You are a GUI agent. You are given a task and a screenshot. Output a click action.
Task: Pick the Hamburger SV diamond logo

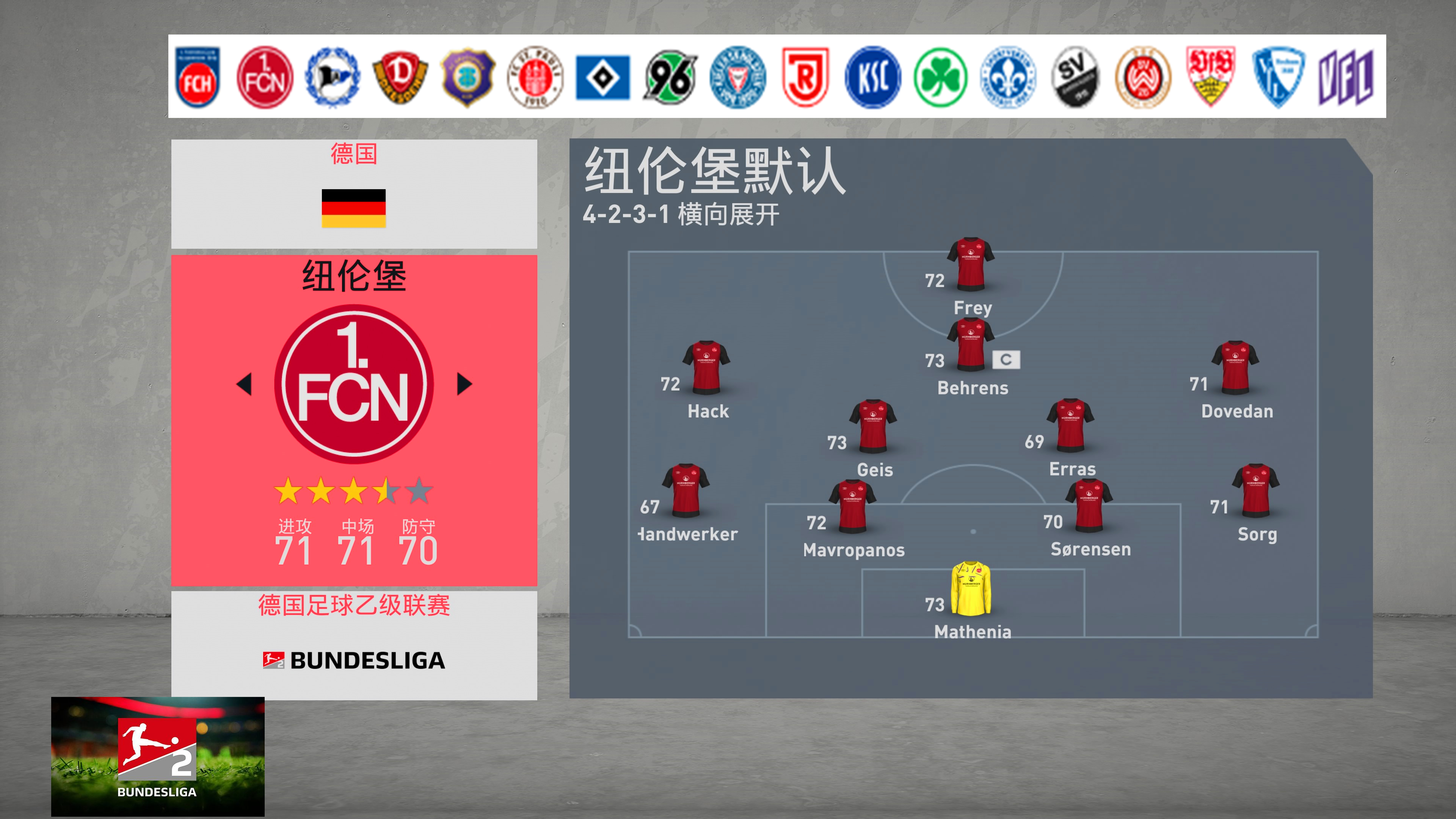click(602, 77)
